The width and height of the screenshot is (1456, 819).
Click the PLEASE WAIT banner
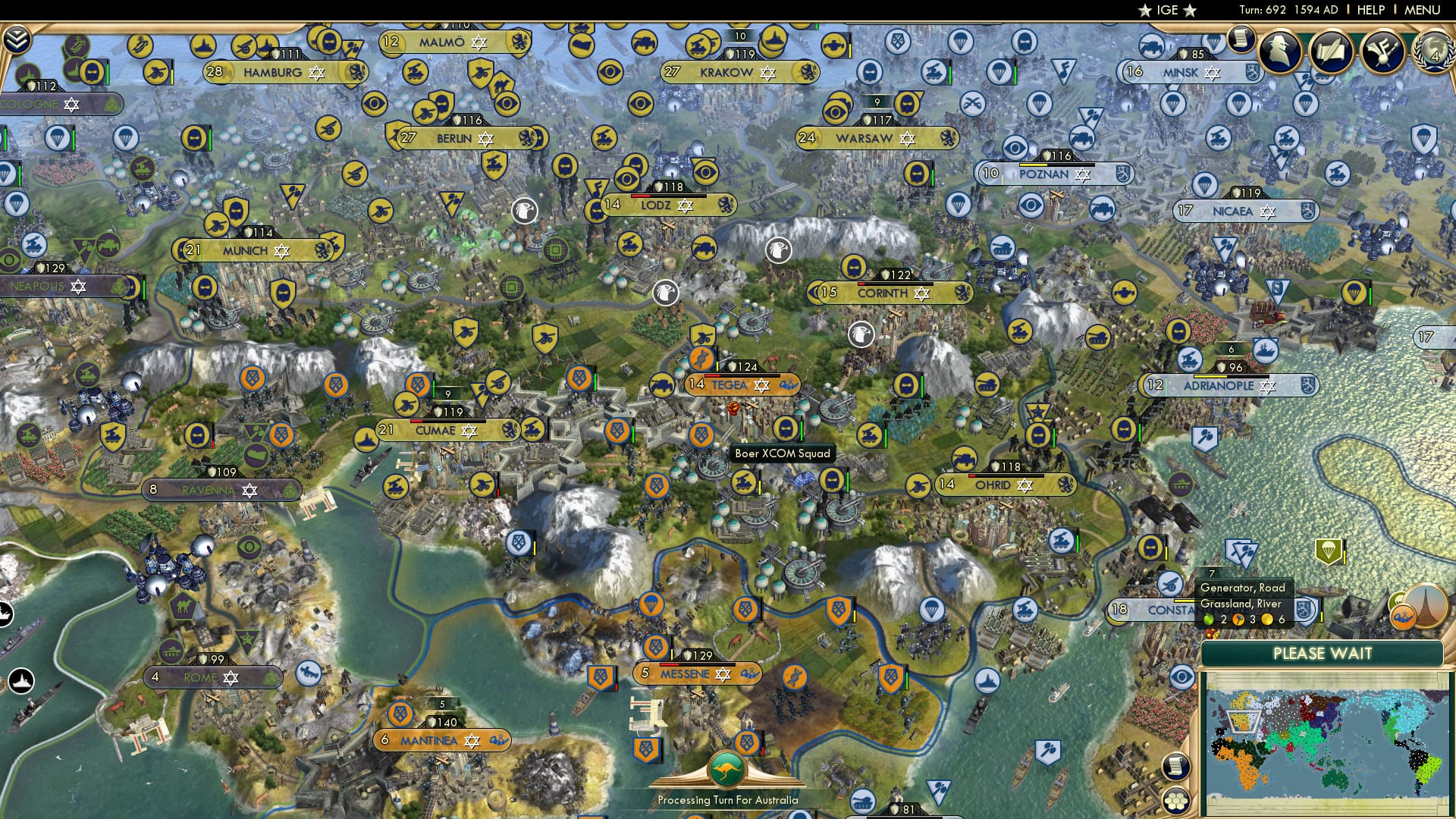[x=1323, y=652]
